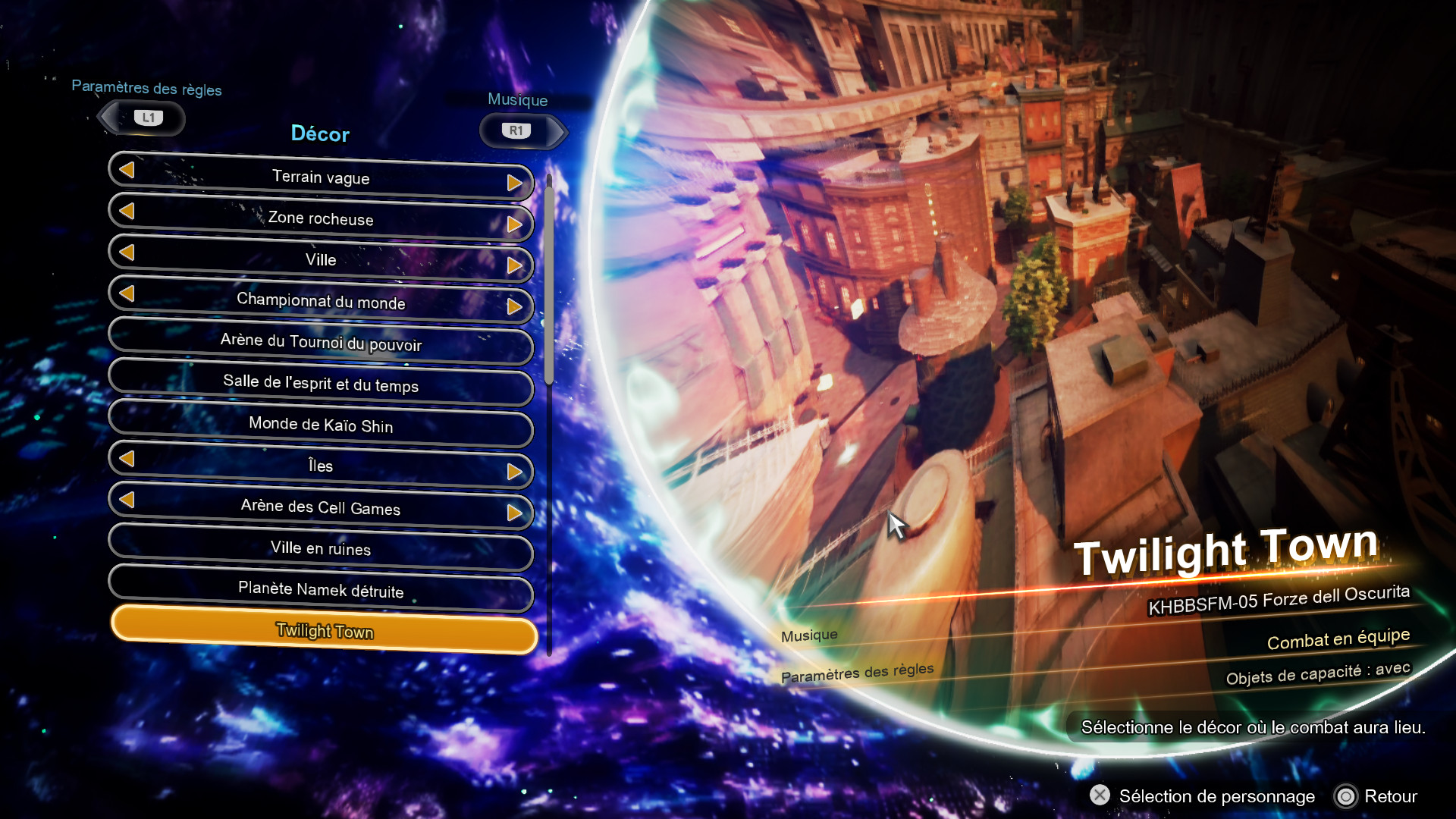This screenshot has height=819, width=1456.
Task: Click the X button icon for character selection
Action: click(x=1100, y=796)
